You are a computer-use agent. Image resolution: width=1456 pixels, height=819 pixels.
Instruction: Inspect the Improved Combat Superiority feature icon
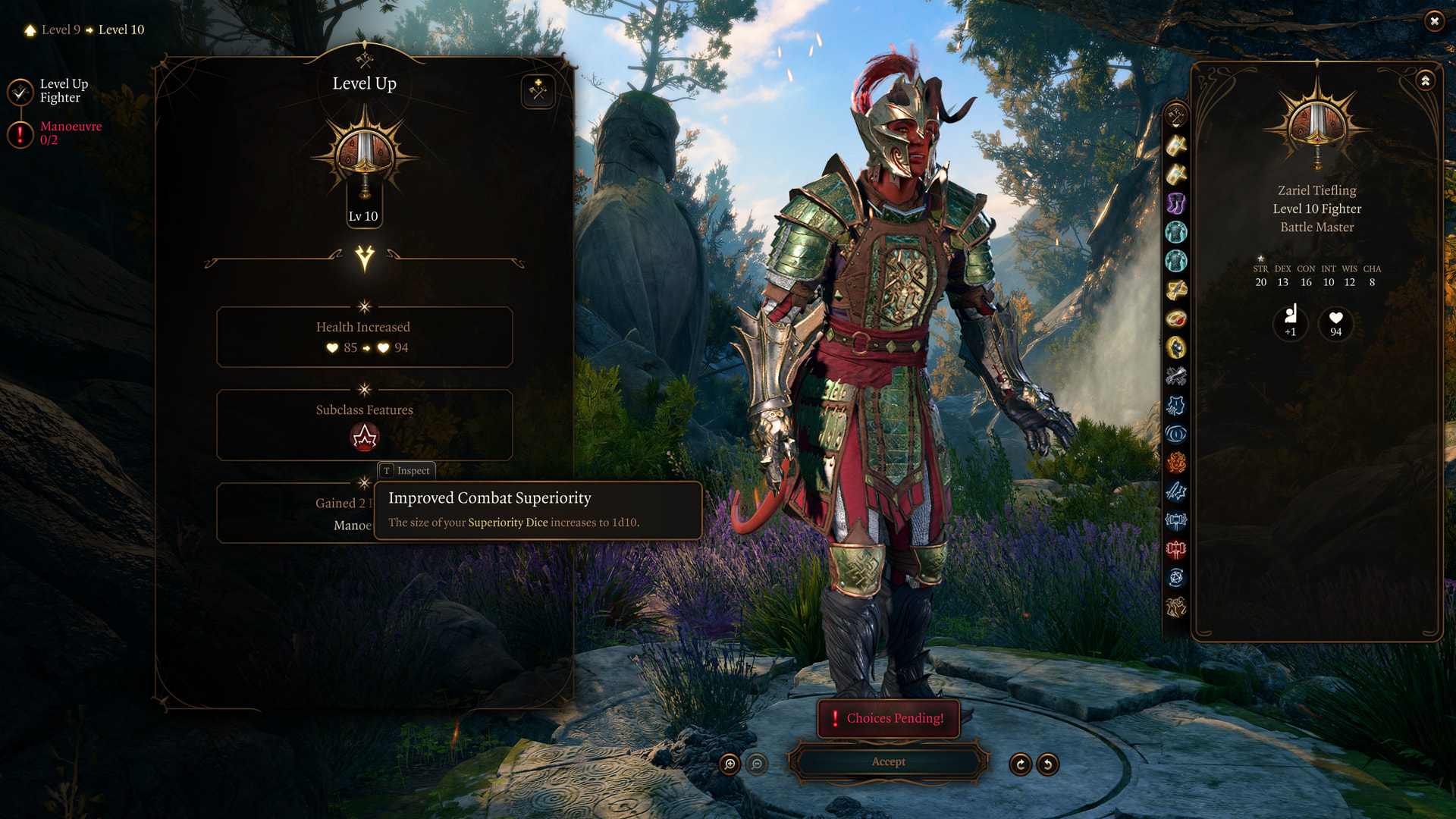(365, 437)
